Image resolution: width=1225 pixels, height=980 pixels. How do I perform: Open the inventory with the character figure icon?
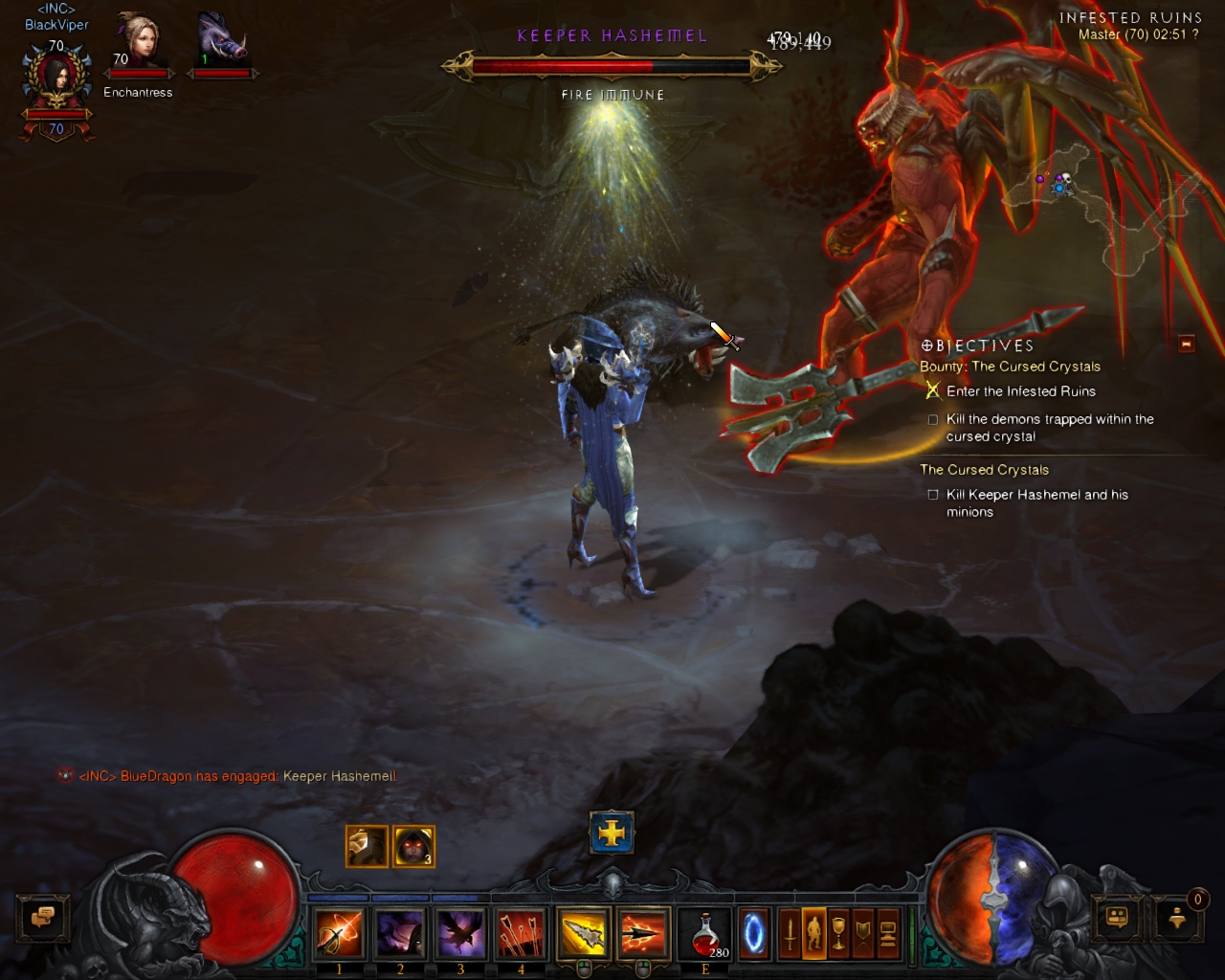(x=814, y=934)
